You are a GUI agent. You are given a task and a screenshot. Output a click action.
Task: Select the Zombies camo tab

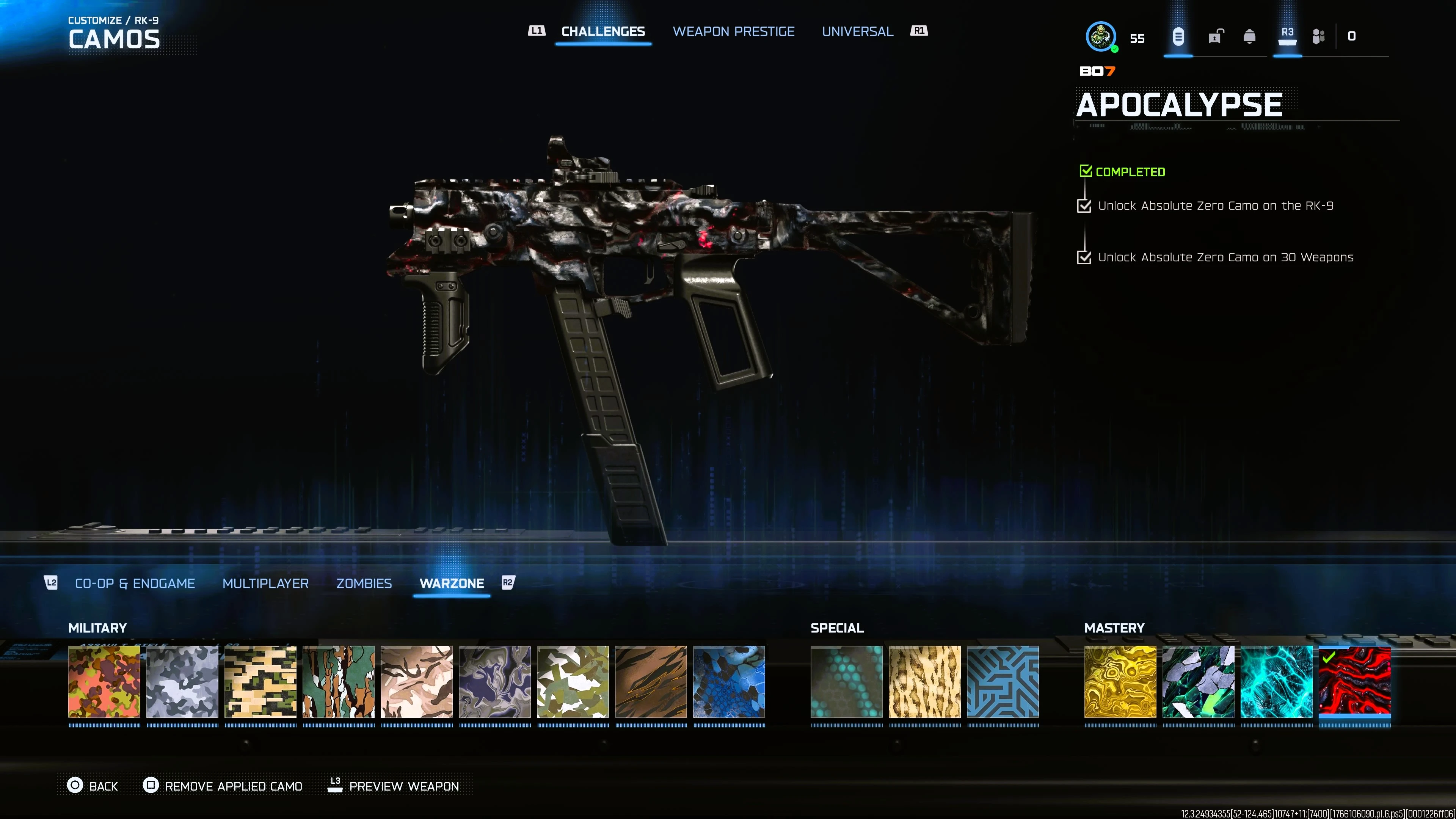(364, 583)
